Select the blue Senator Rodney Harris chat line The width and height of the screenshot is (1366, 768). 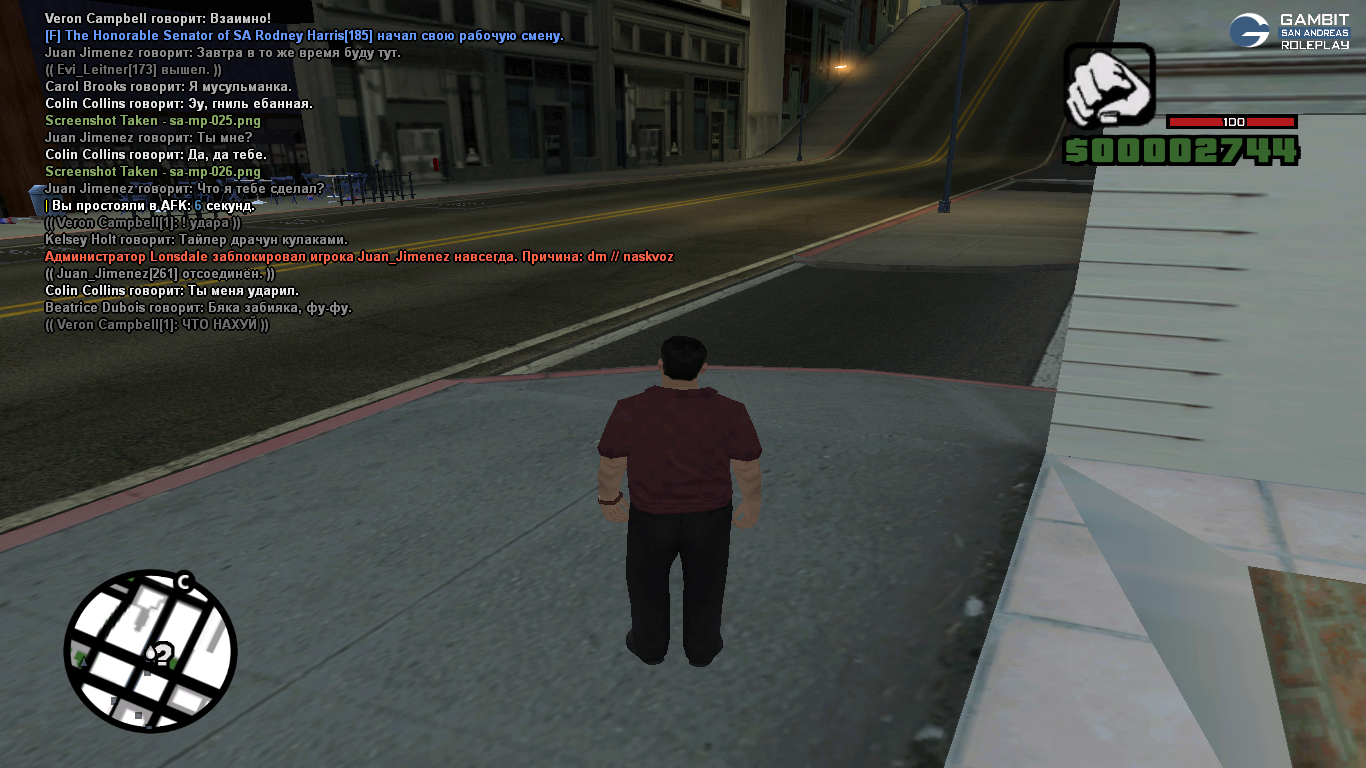point(304,36)
